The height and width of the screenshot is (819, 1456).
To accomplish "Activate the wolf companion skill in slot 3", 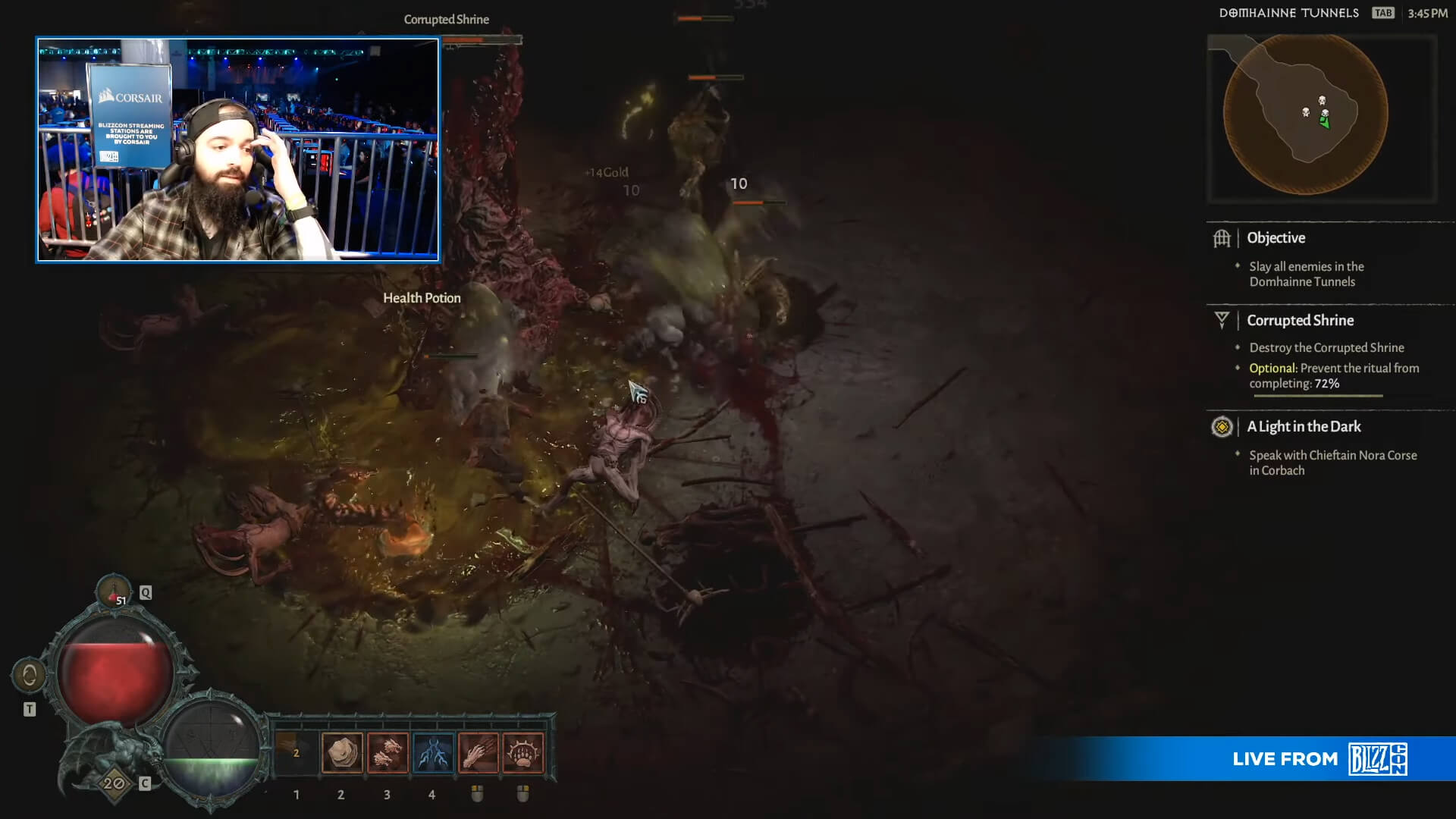I will point(387,752).
